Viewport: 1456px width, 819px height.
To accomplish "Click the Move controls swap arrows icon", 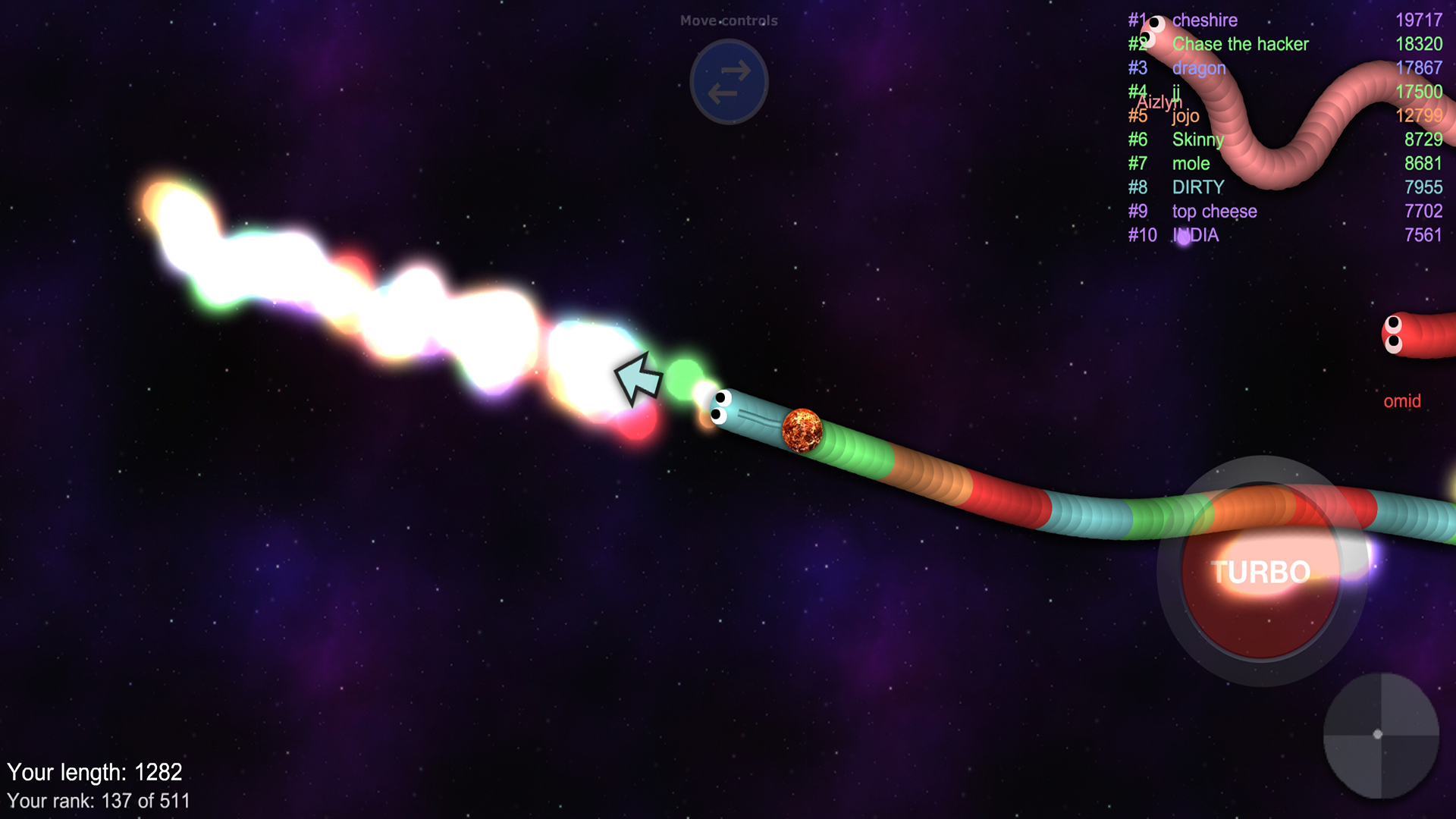I will click(728, 82).
